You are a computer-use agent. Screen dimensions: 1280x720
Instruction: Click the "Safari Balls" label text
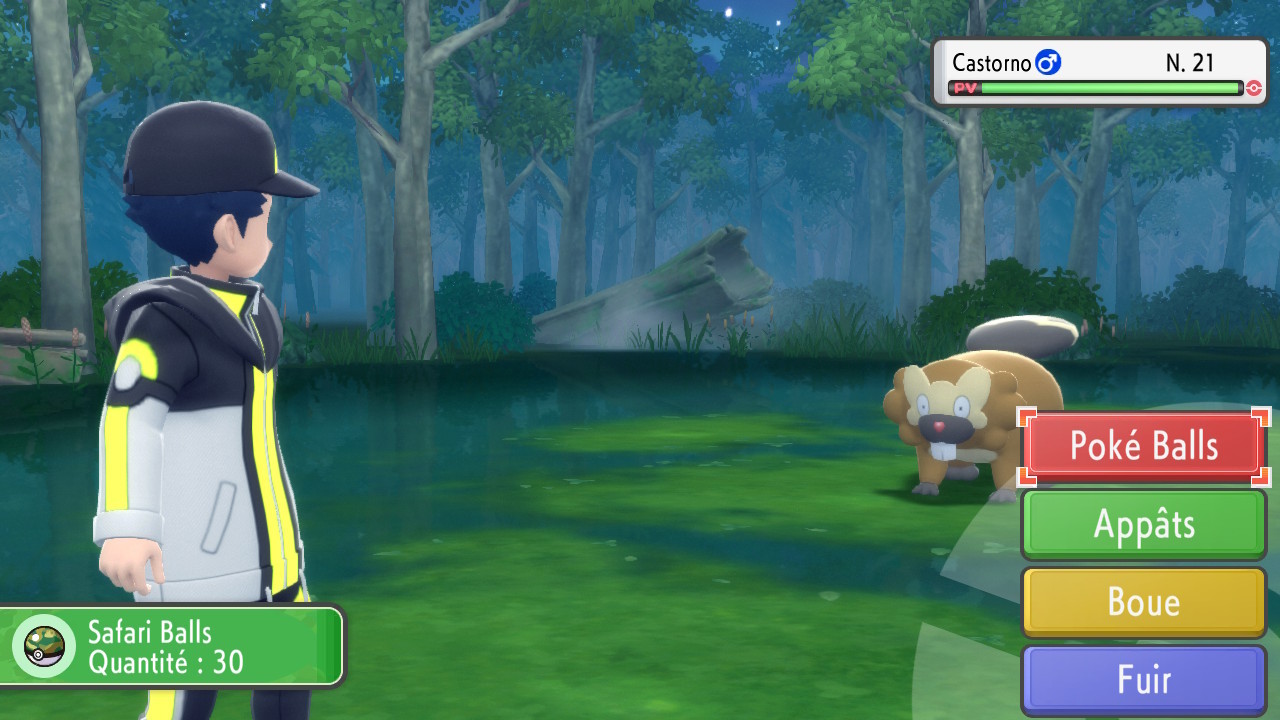click(x=148, y=632)
